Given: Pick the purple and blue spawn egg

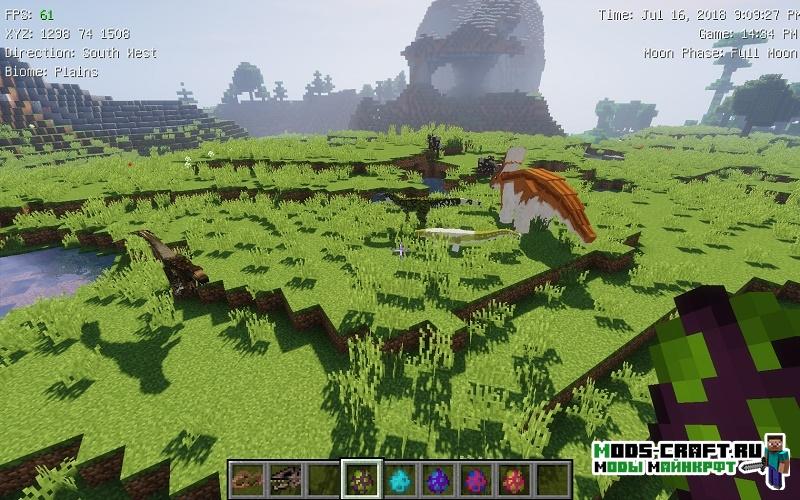Looking at the screenshot, I should click(x=437, y=479).
